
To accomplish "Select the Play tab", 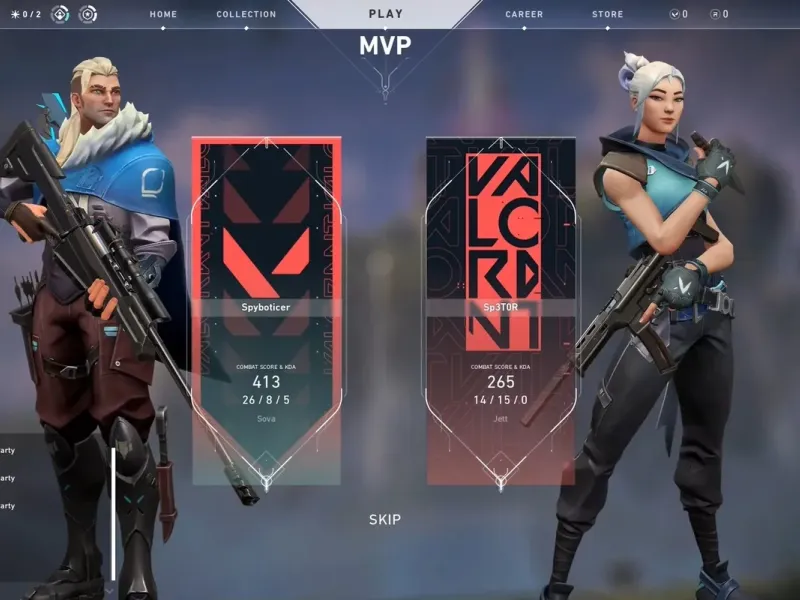I will (386, 14).
